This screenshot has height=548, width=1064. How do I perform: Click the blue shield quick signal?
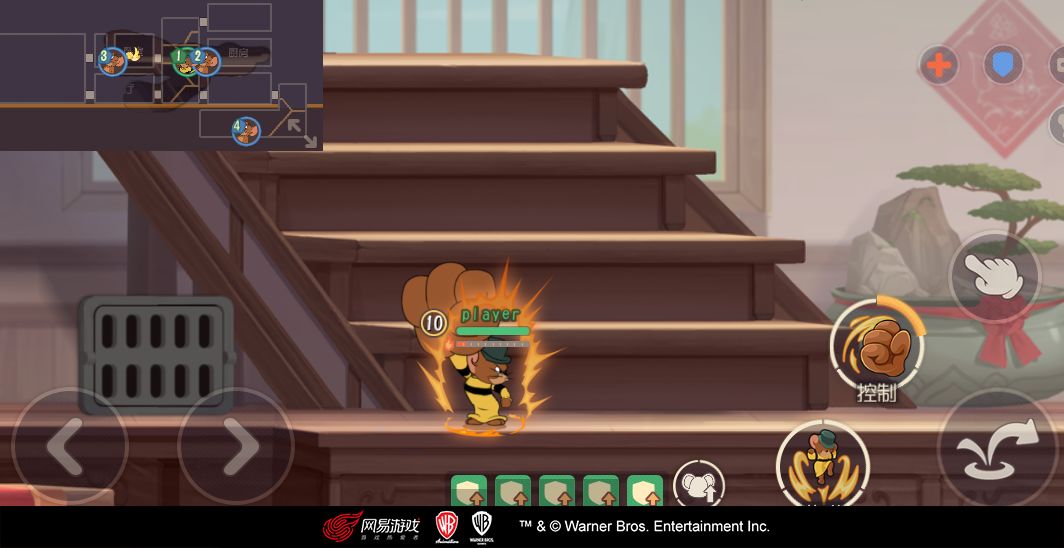coord(1003,66)
